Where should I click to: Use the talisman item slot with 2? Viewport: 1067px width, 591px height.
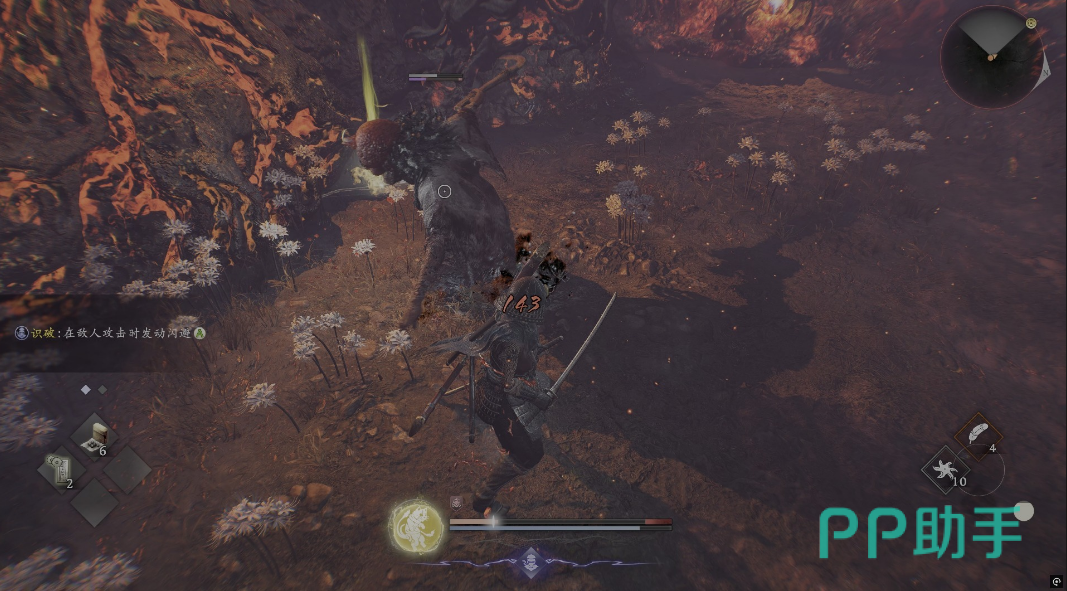(59, 470)
